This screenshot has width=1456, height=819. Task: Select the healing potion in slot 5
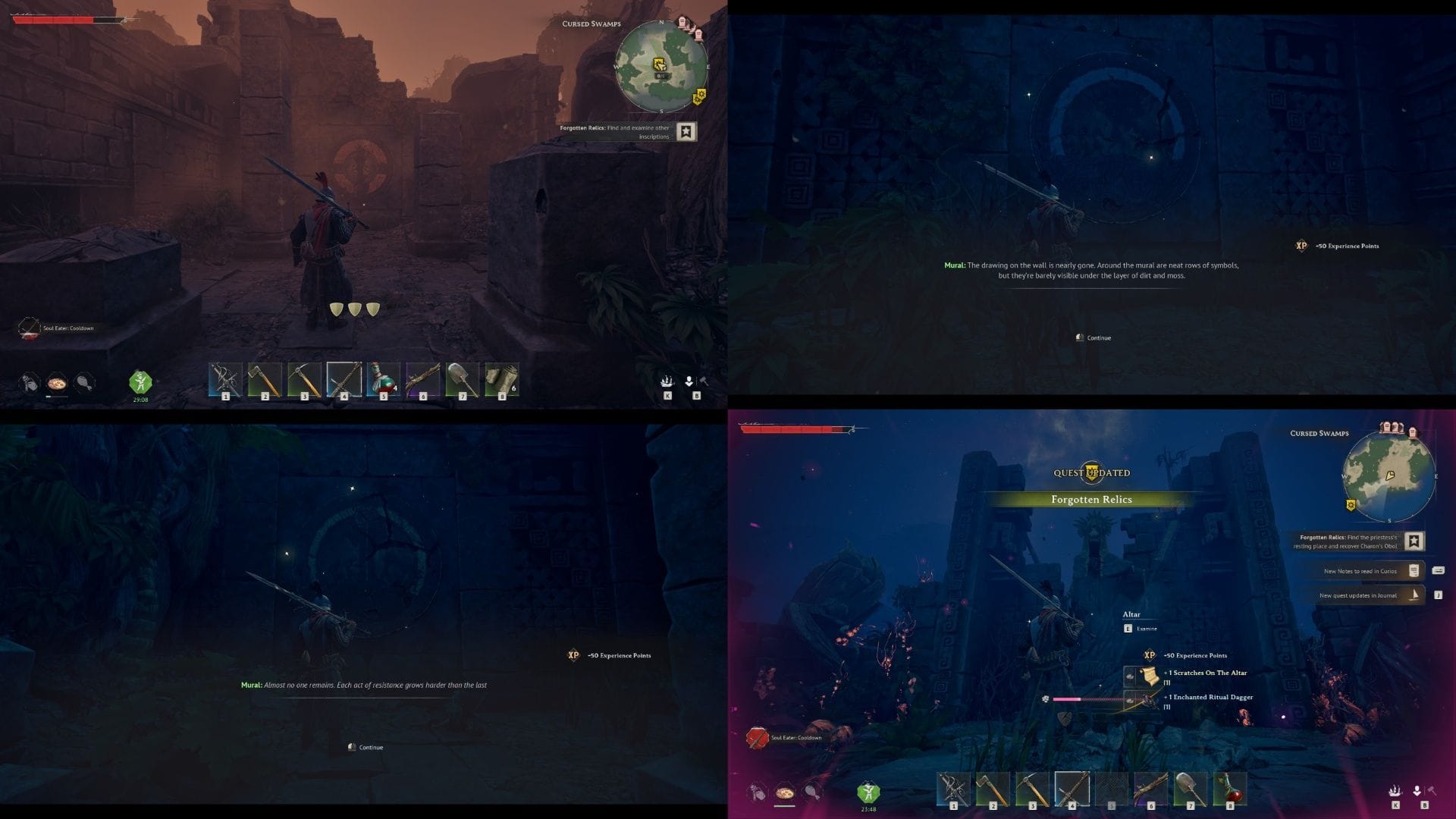(384, 379)
